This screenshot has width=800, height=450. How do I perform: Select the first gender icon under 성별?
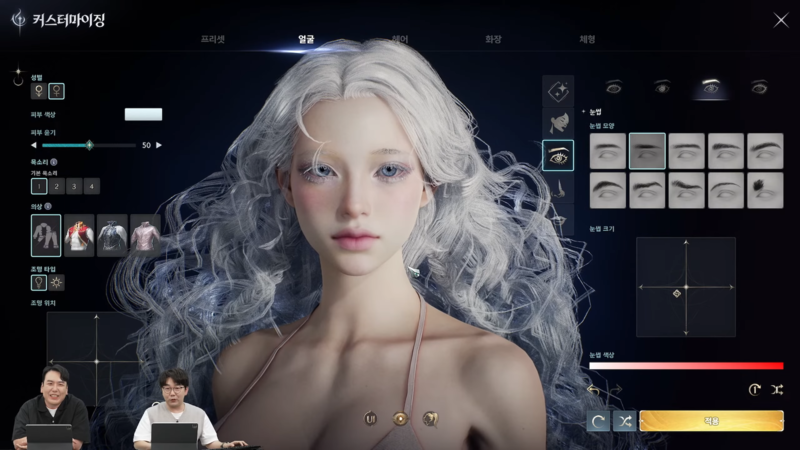(x=39, y=91)
